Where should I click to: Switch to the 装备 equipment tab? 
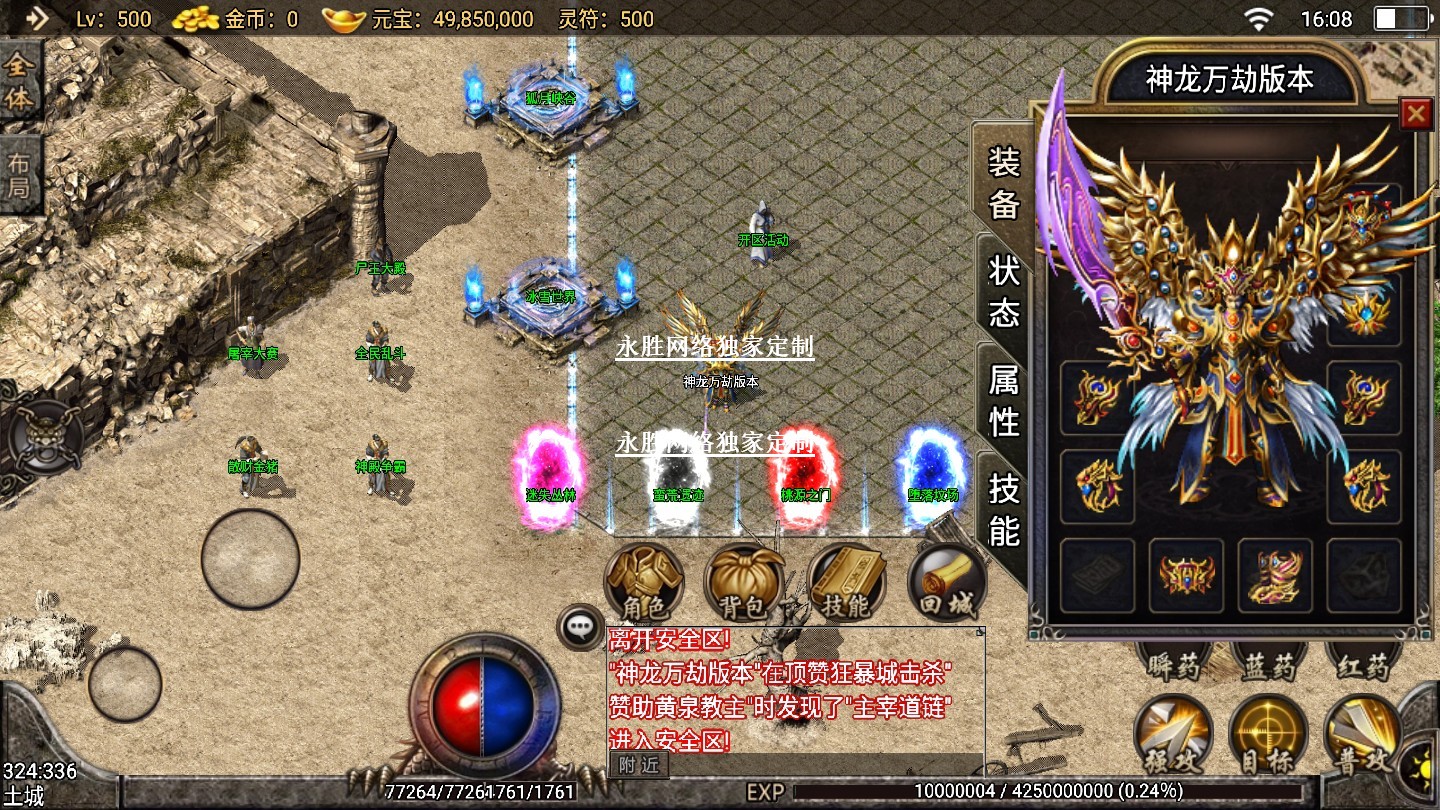pyautogui.click(x=1003, y=183)
